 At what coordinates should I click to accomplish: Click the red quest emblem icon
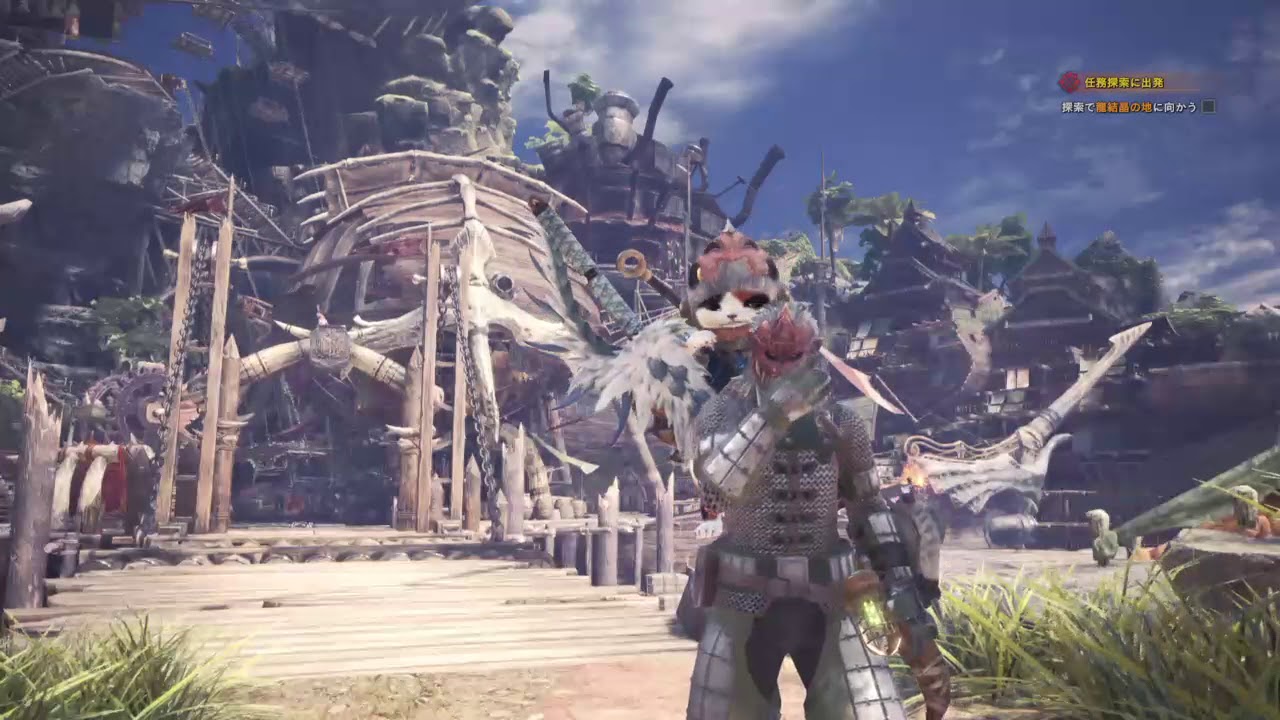[1070, 83]
